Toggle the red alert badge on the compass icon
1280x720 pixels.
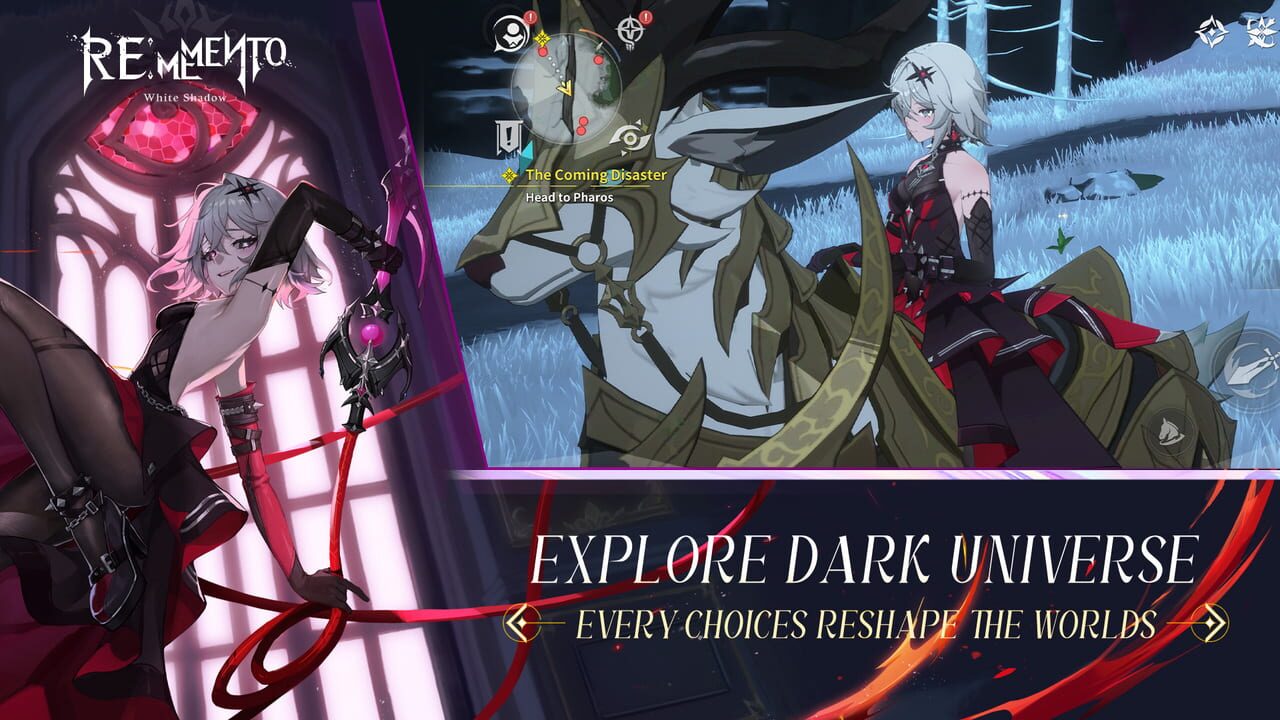(x=644, y=18)
